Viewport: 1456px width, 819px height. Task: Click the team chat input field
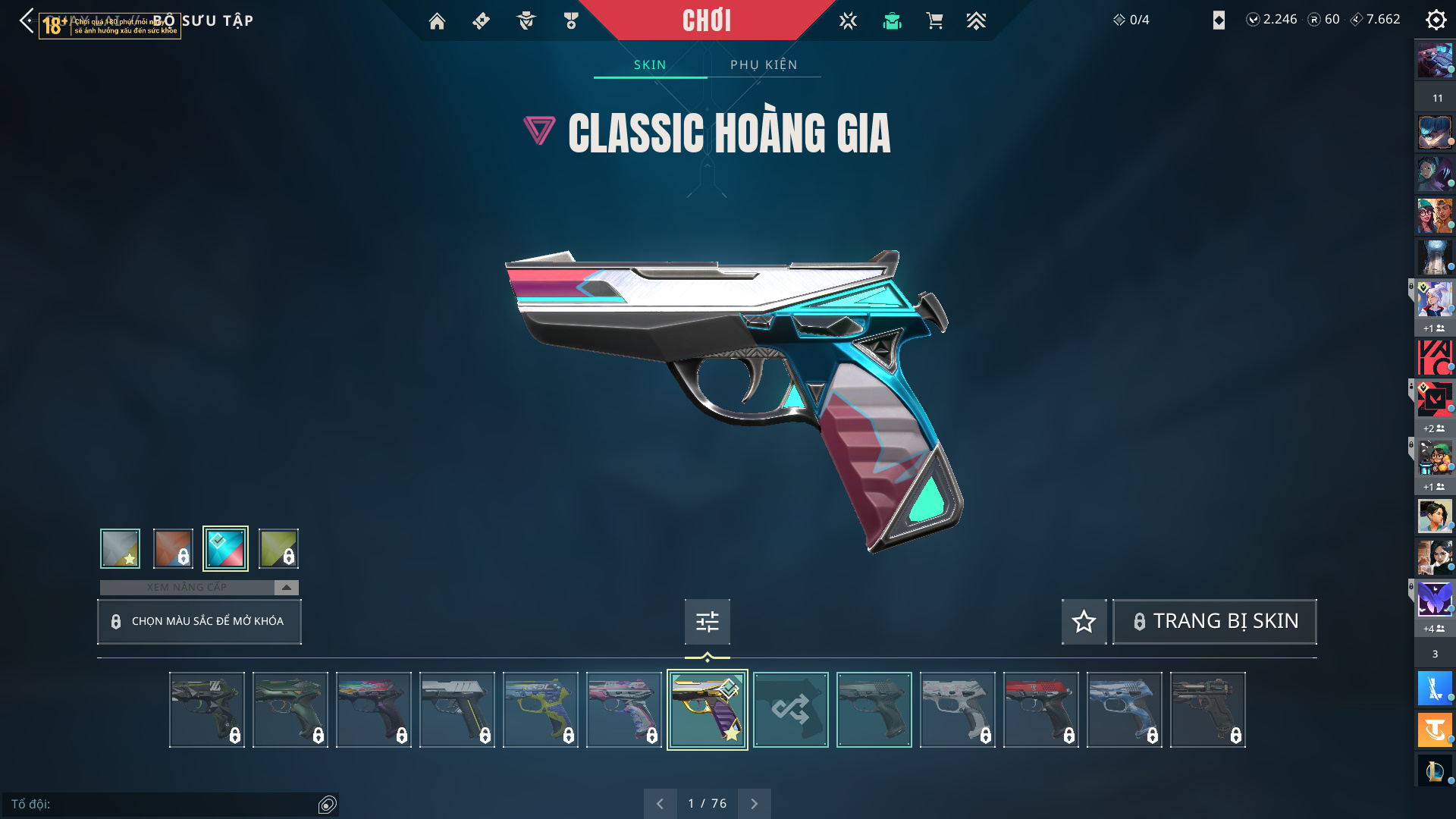pos(163,804)
